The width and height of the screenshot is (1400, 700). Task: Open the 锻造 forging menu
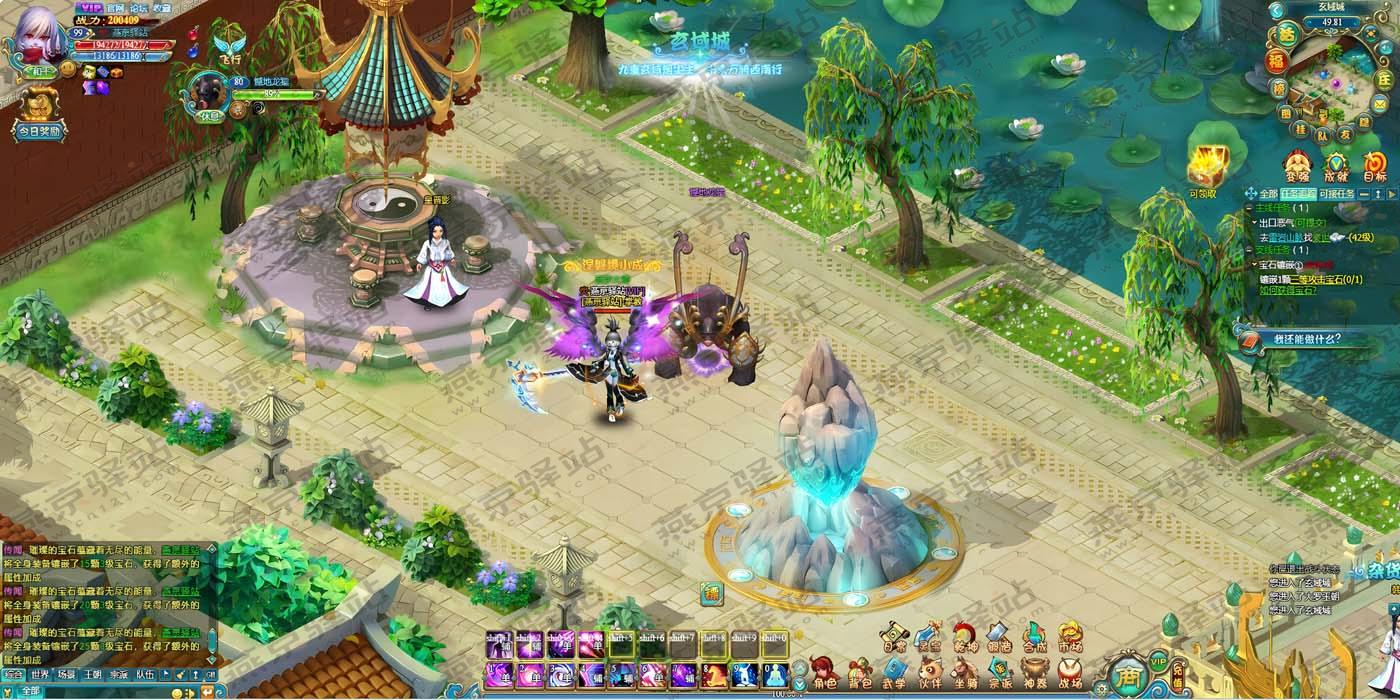[x=999, y=637]
